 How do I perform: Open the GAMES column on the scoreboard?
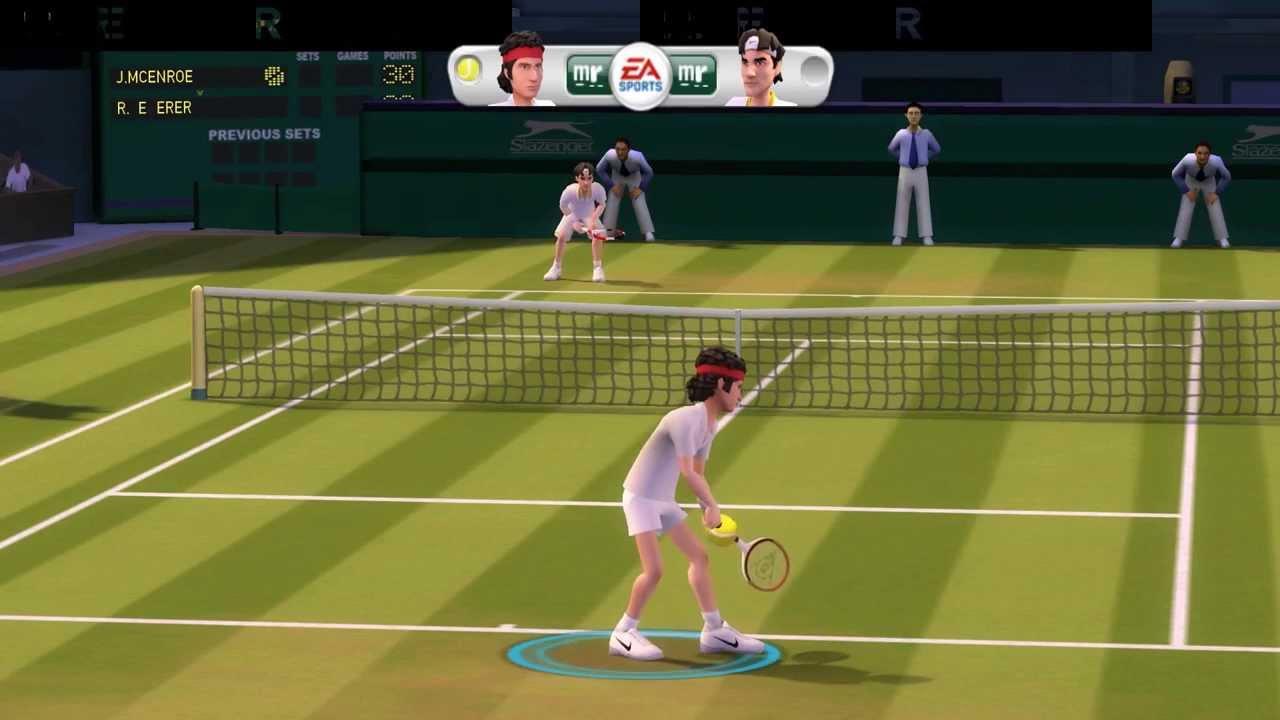[352, 56]
